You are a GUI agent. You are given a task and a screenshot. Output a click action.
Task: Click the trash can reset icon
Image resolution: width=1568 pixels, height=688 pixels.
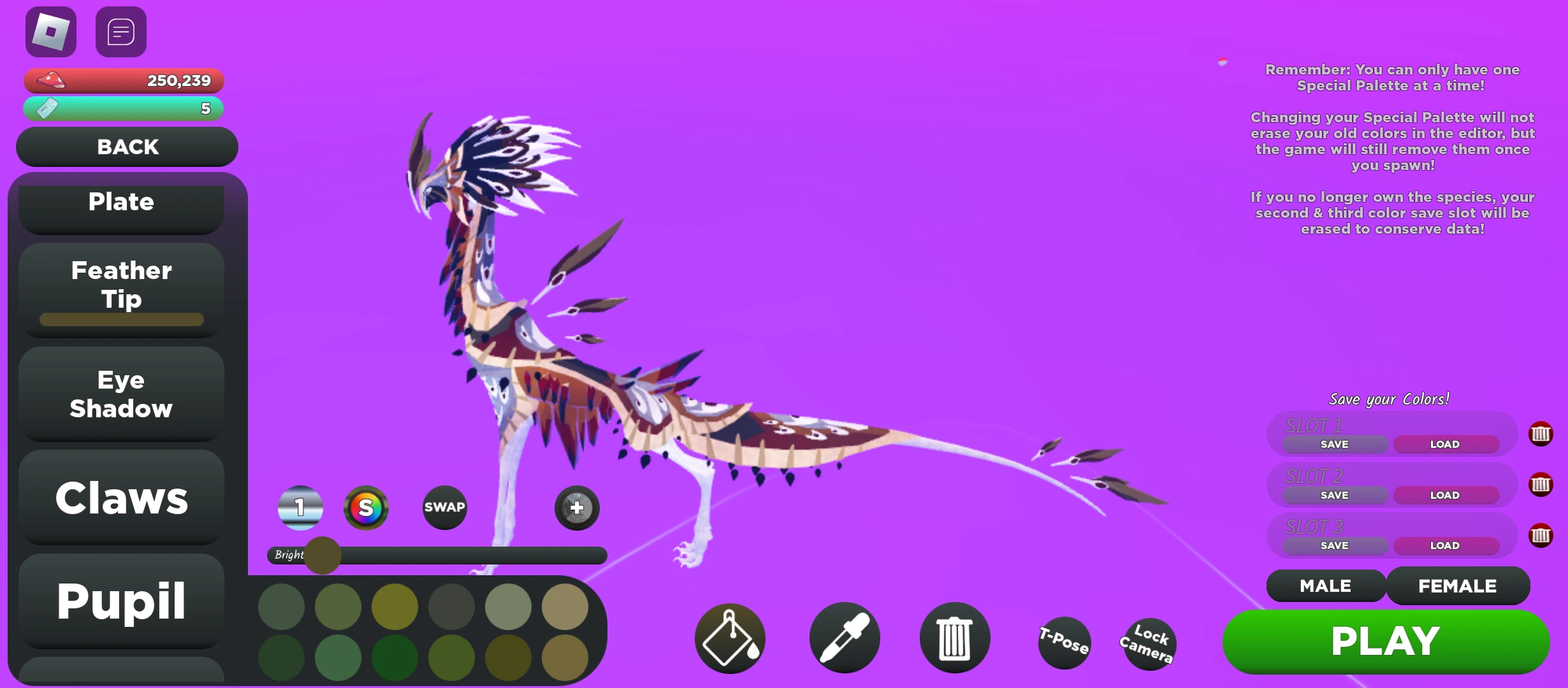pos(954,638)
